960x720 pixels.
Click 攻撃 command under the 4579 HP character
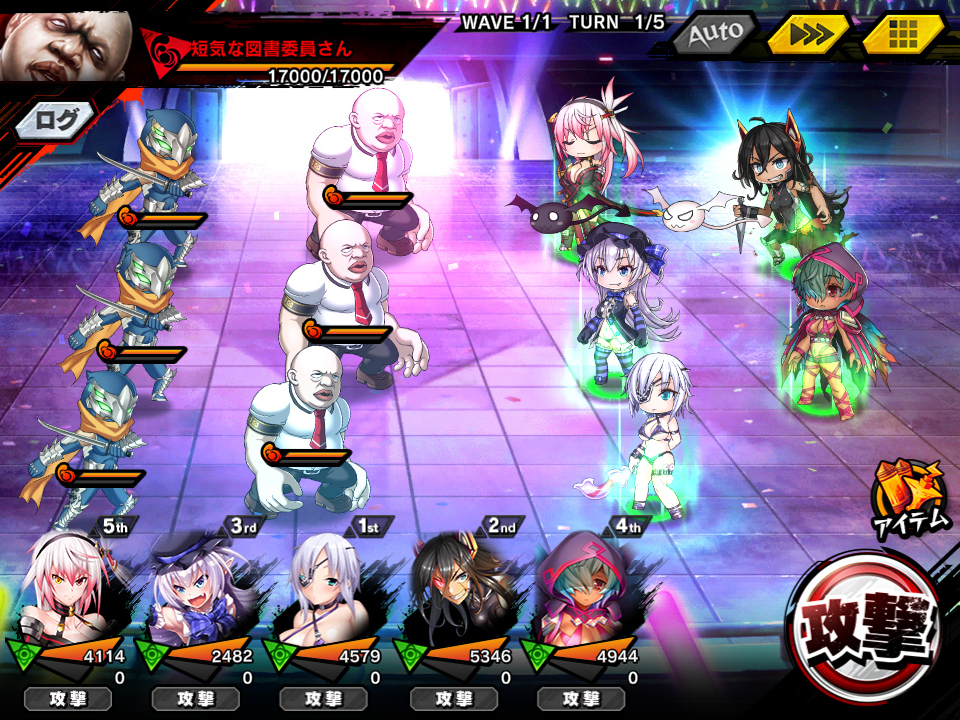323,698
